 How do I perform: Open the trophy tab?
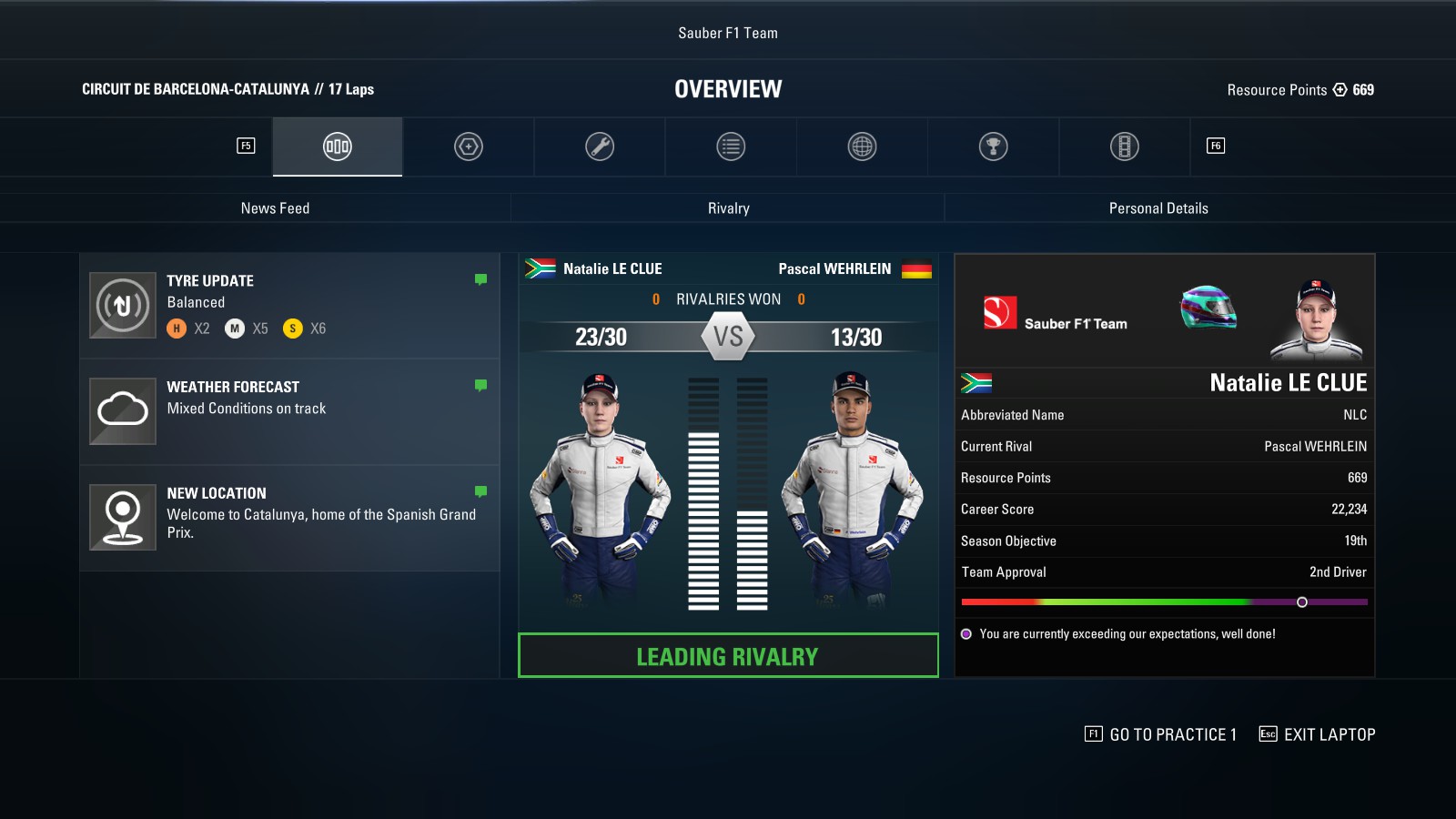pos(993,147)
